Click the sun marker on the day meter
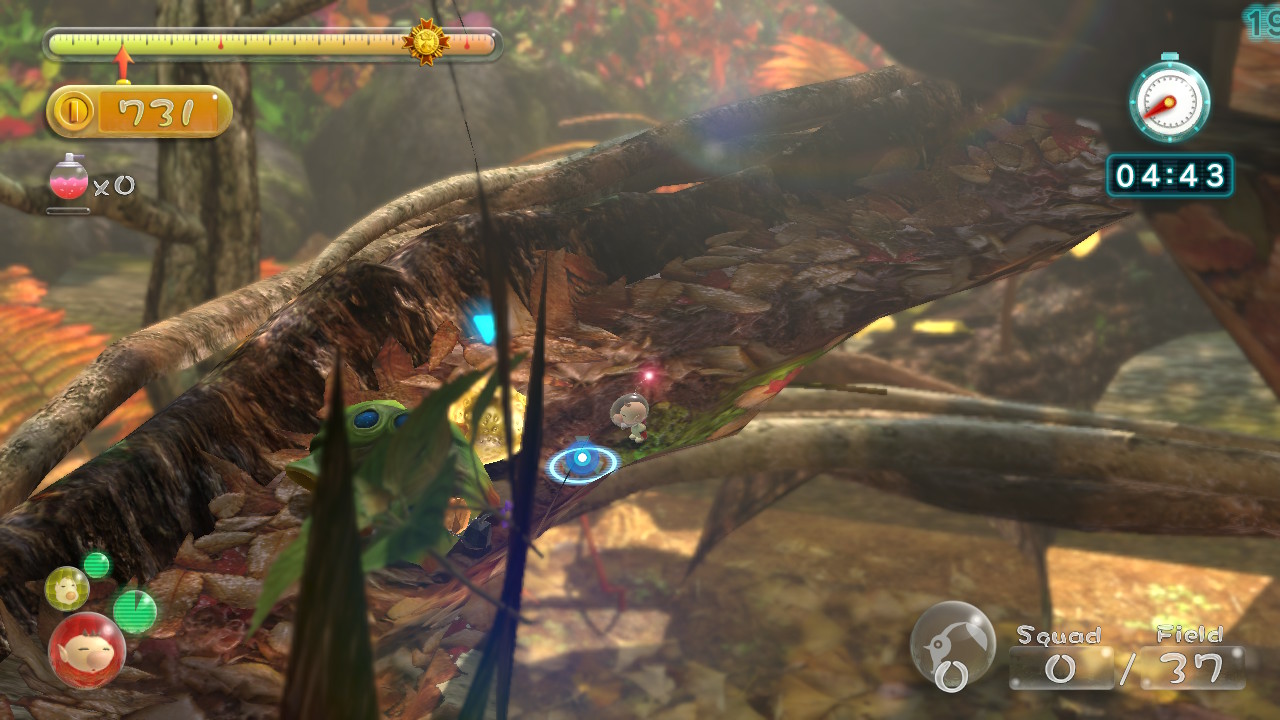 [426, 42]
